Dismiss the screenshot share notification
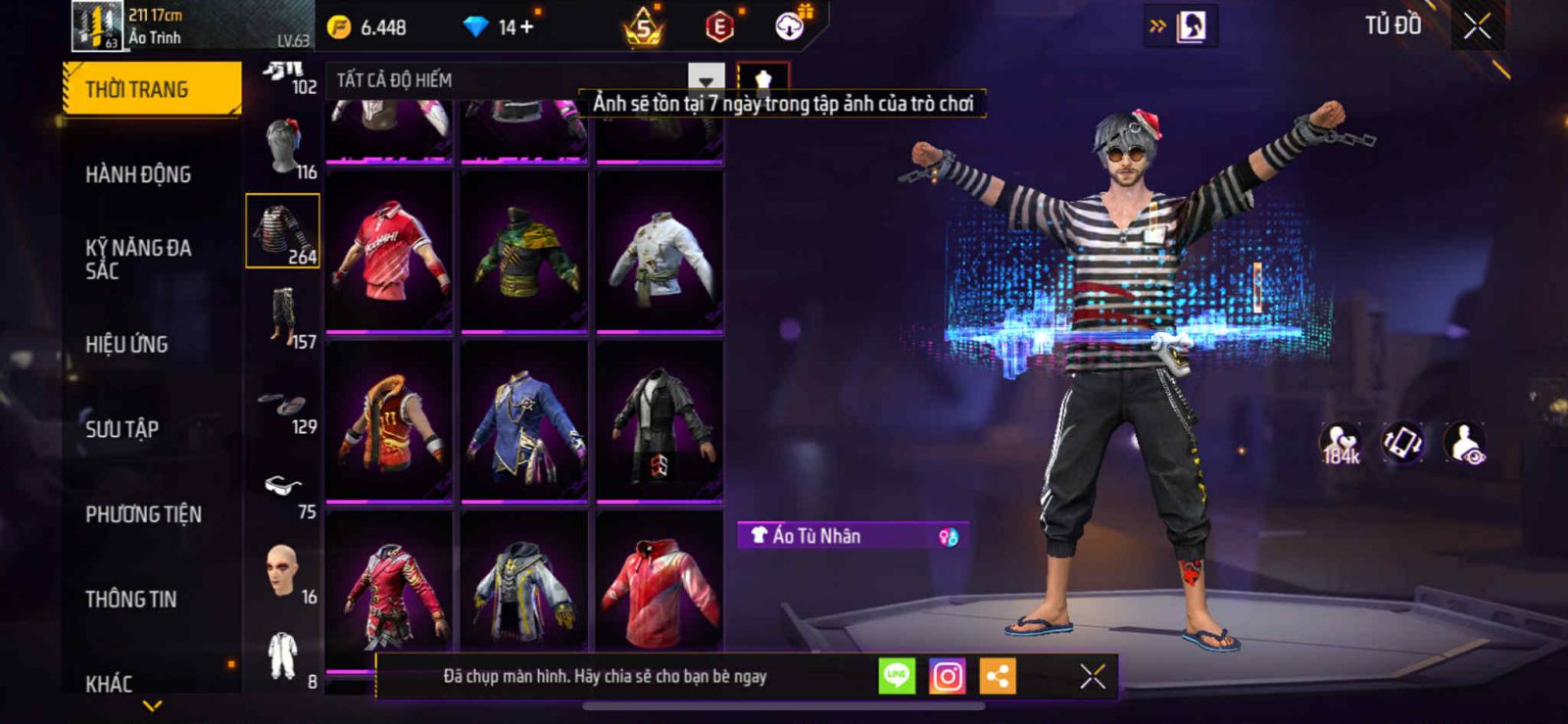Viewport: 1568px width, 724px height. pyautogui.click(x=1092, y=676)
